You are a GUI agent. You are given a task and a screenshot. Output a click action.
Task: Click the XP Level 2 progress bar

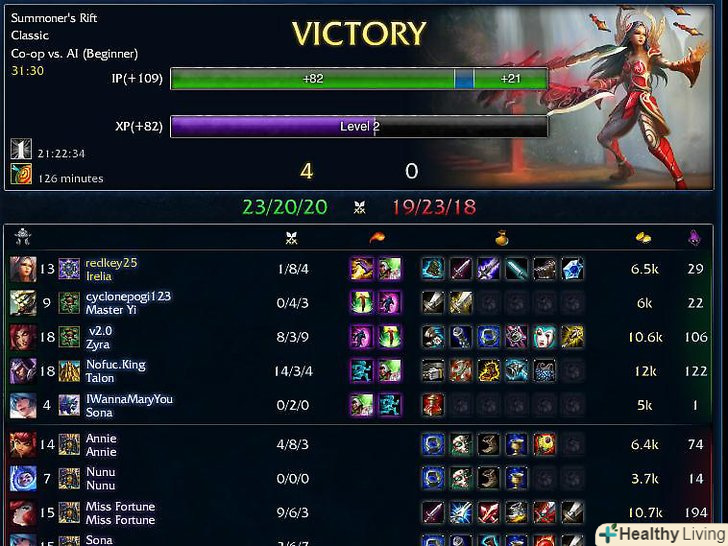click(359, 127)
